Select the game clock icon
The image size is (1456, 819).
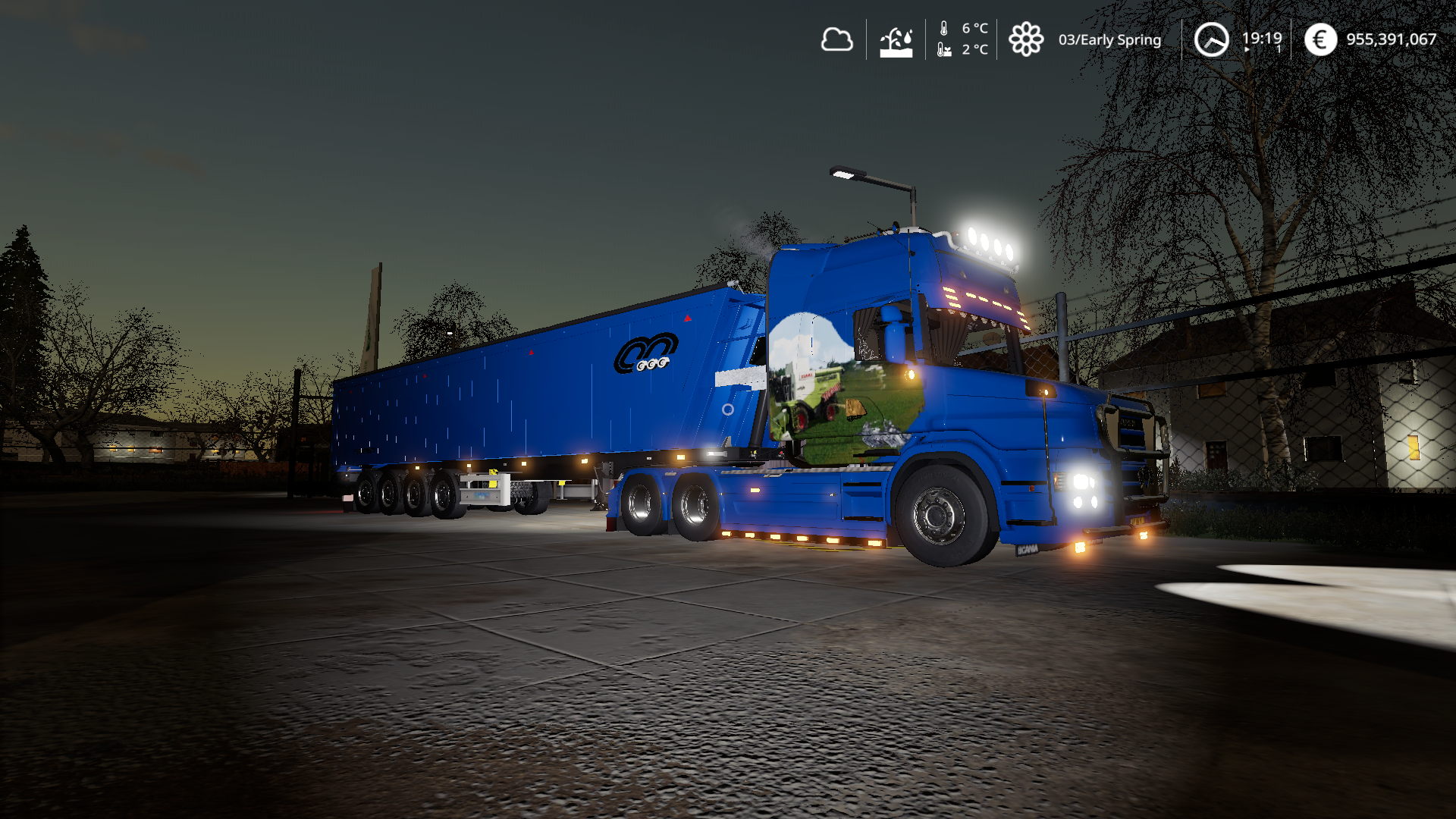click(x=1211, y=39)
